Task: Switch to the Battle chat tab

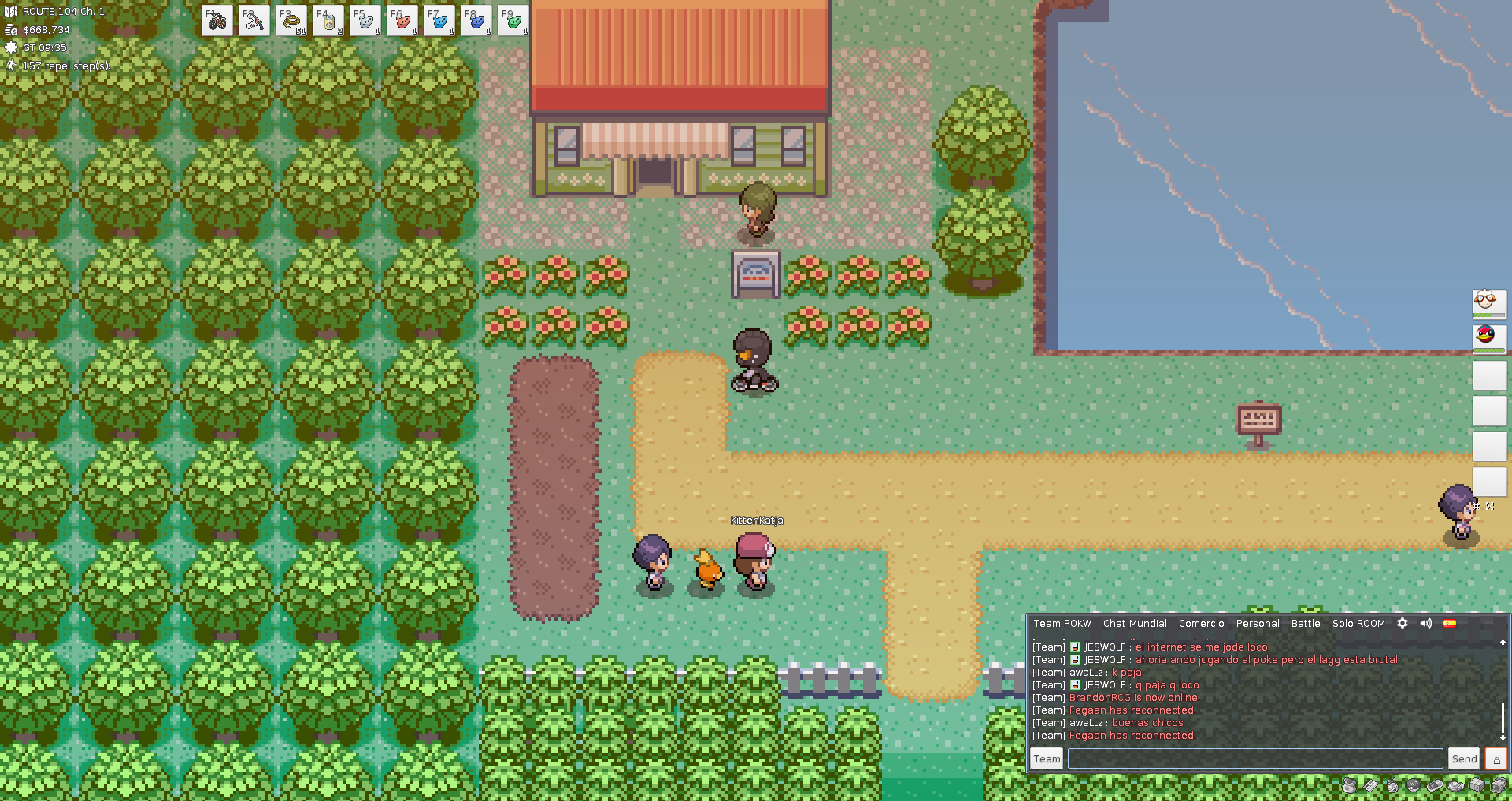Action: [x=1305, y=623]
